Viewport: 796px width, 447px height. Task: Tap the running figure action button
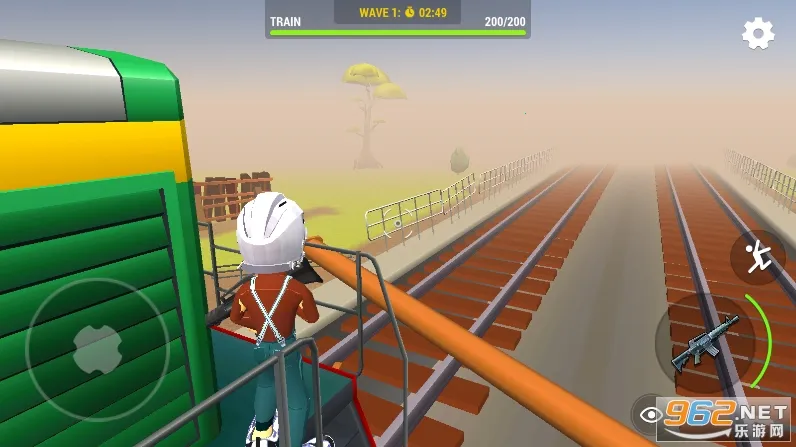(x=757, y=257)
